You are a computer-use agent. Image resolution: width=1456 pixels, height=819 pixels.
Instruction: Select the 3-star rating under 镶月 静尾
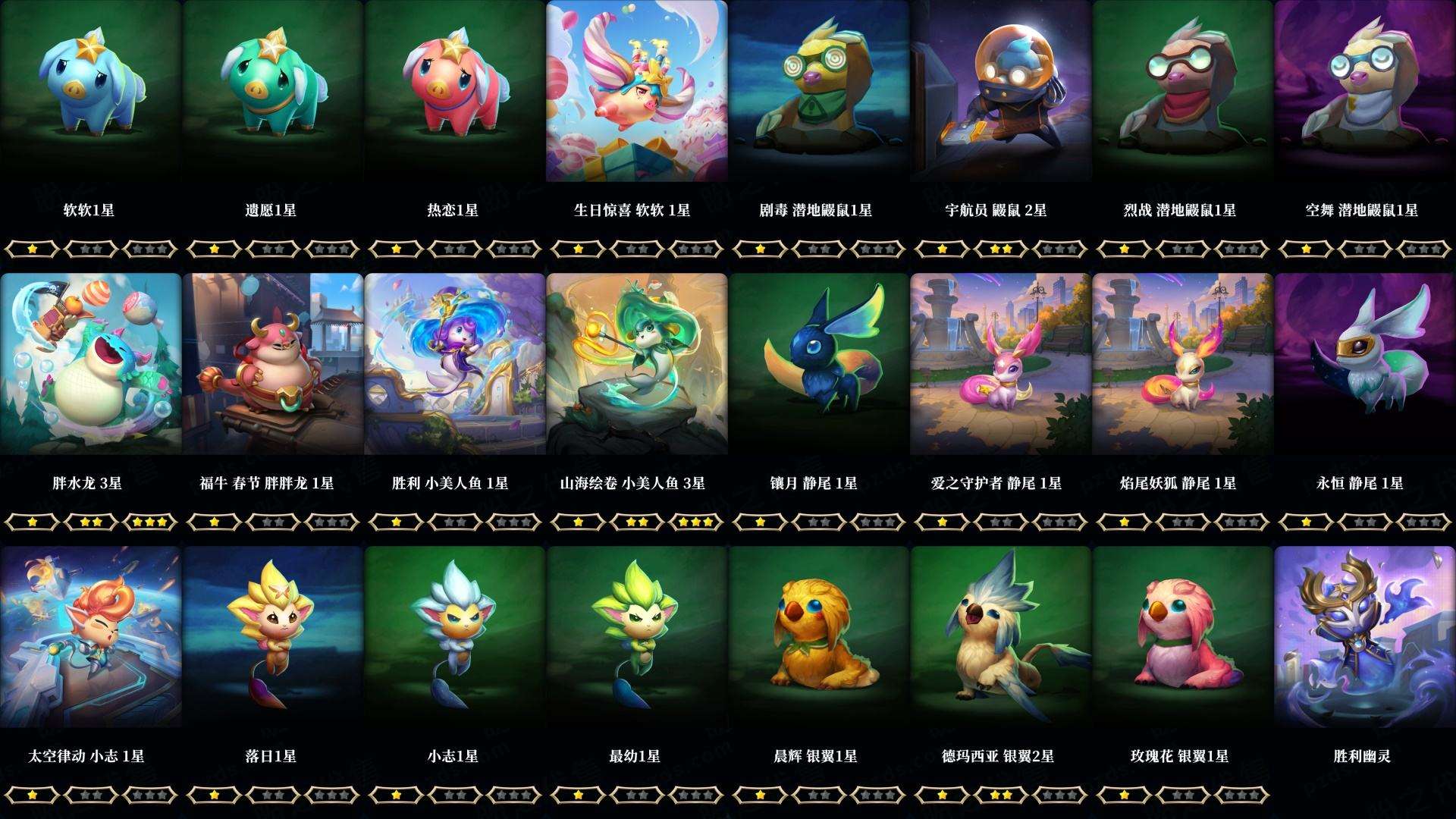[876, 522]
